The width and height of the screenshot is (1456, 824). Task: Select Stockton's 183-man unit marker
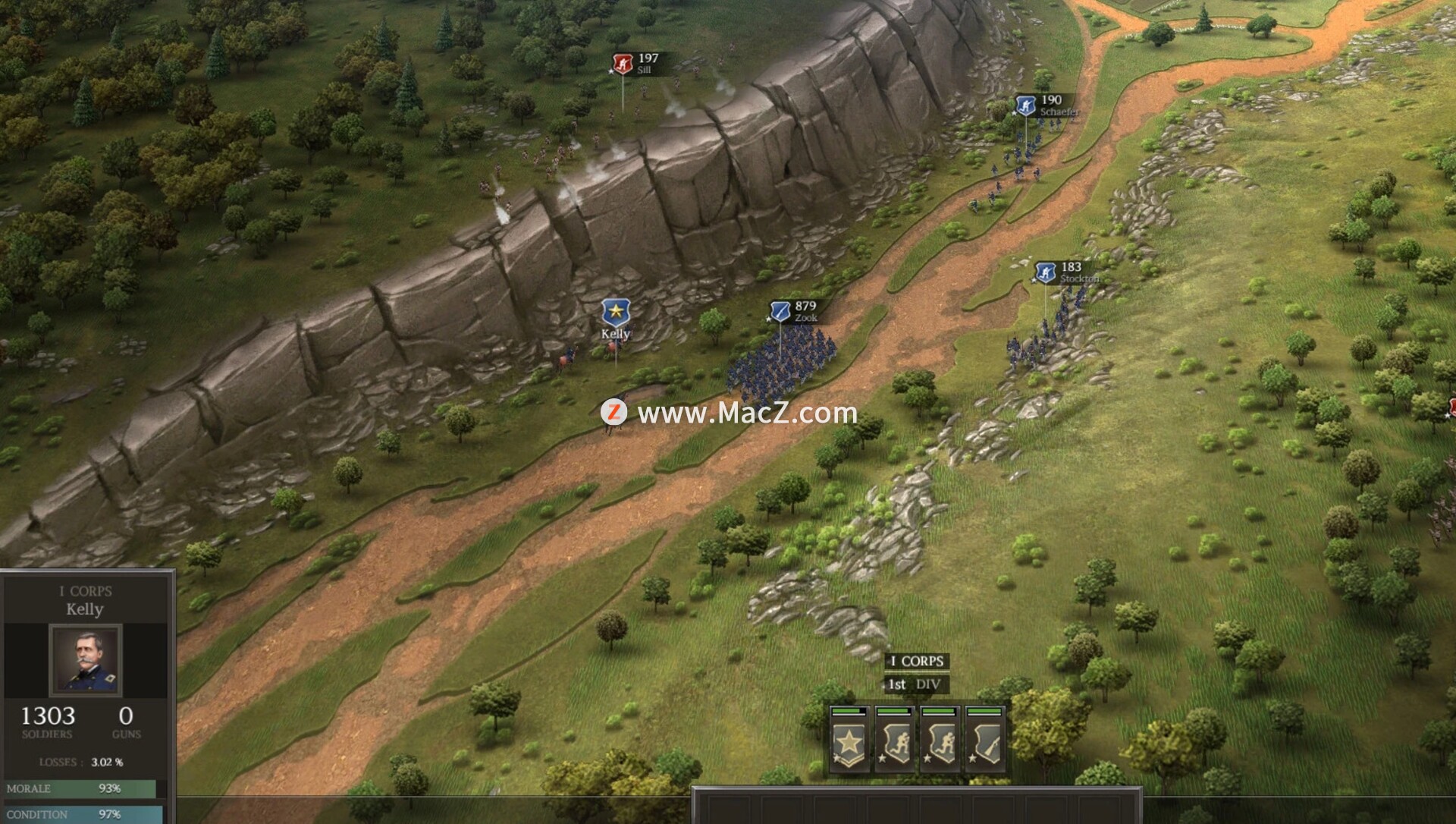[1046, 272]
